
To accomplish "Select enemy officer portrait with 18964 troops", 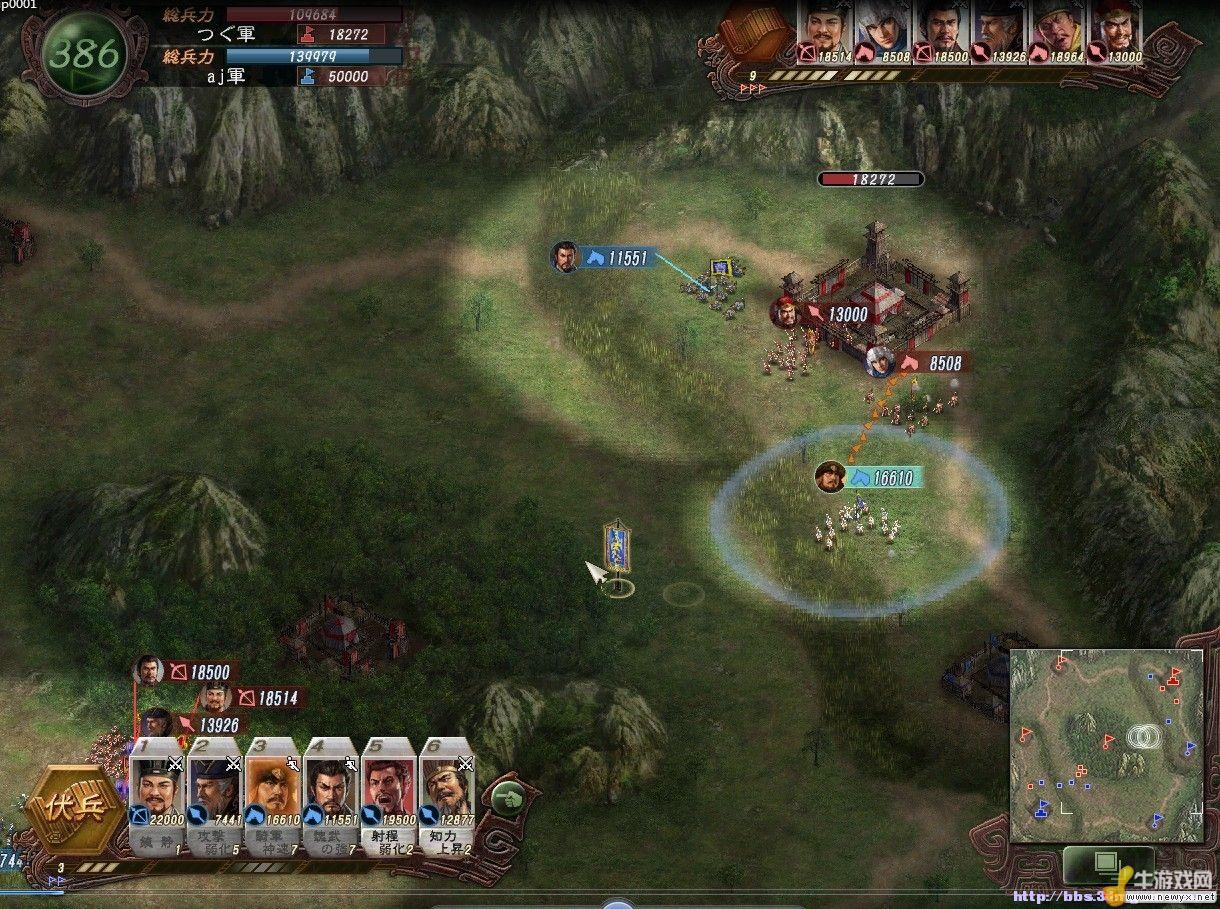I will point(1056,32).
